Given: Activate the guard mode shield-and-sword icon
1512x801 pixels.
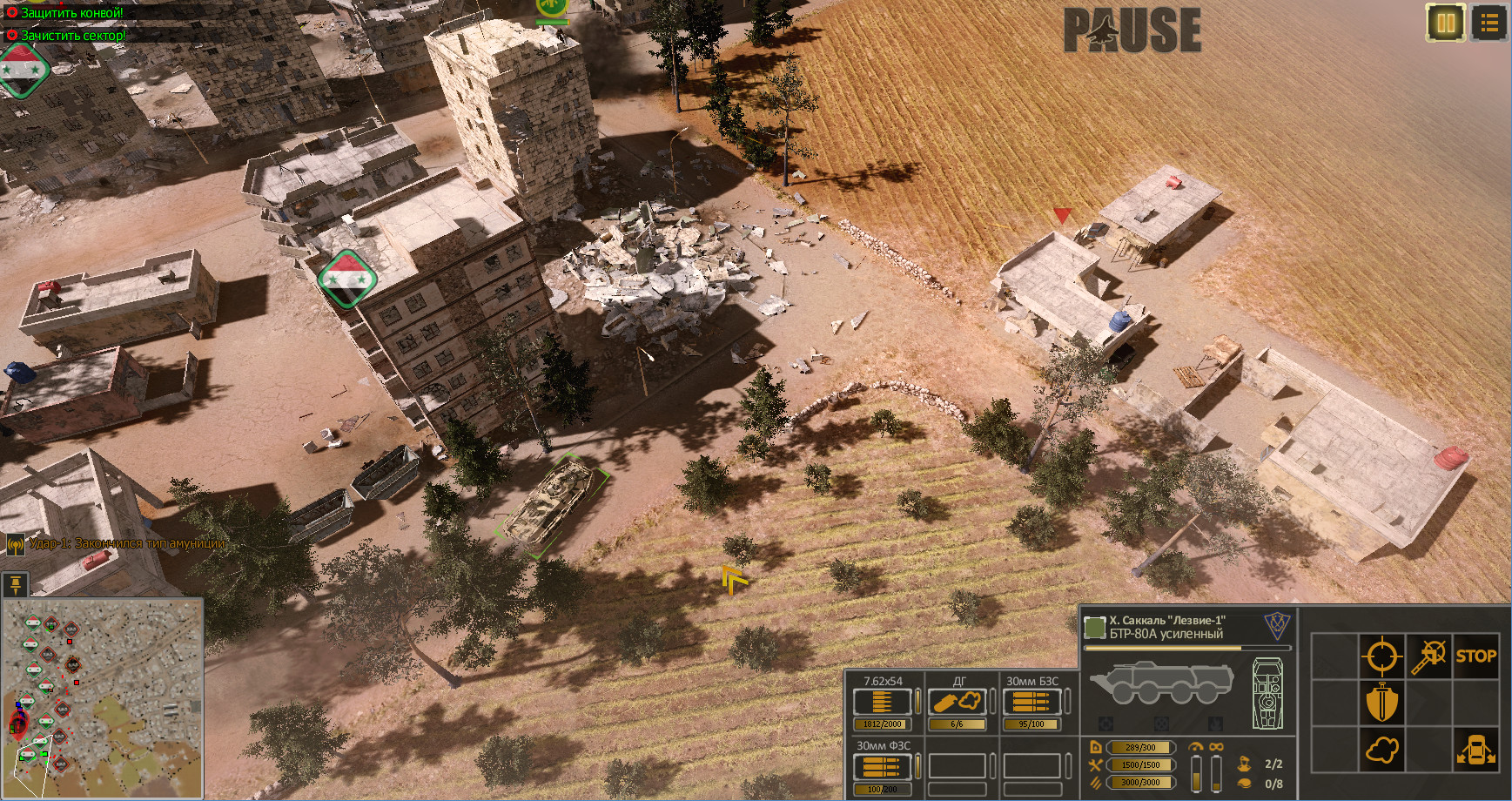Looking at the screenshot, I should (x=1382, y=701).
